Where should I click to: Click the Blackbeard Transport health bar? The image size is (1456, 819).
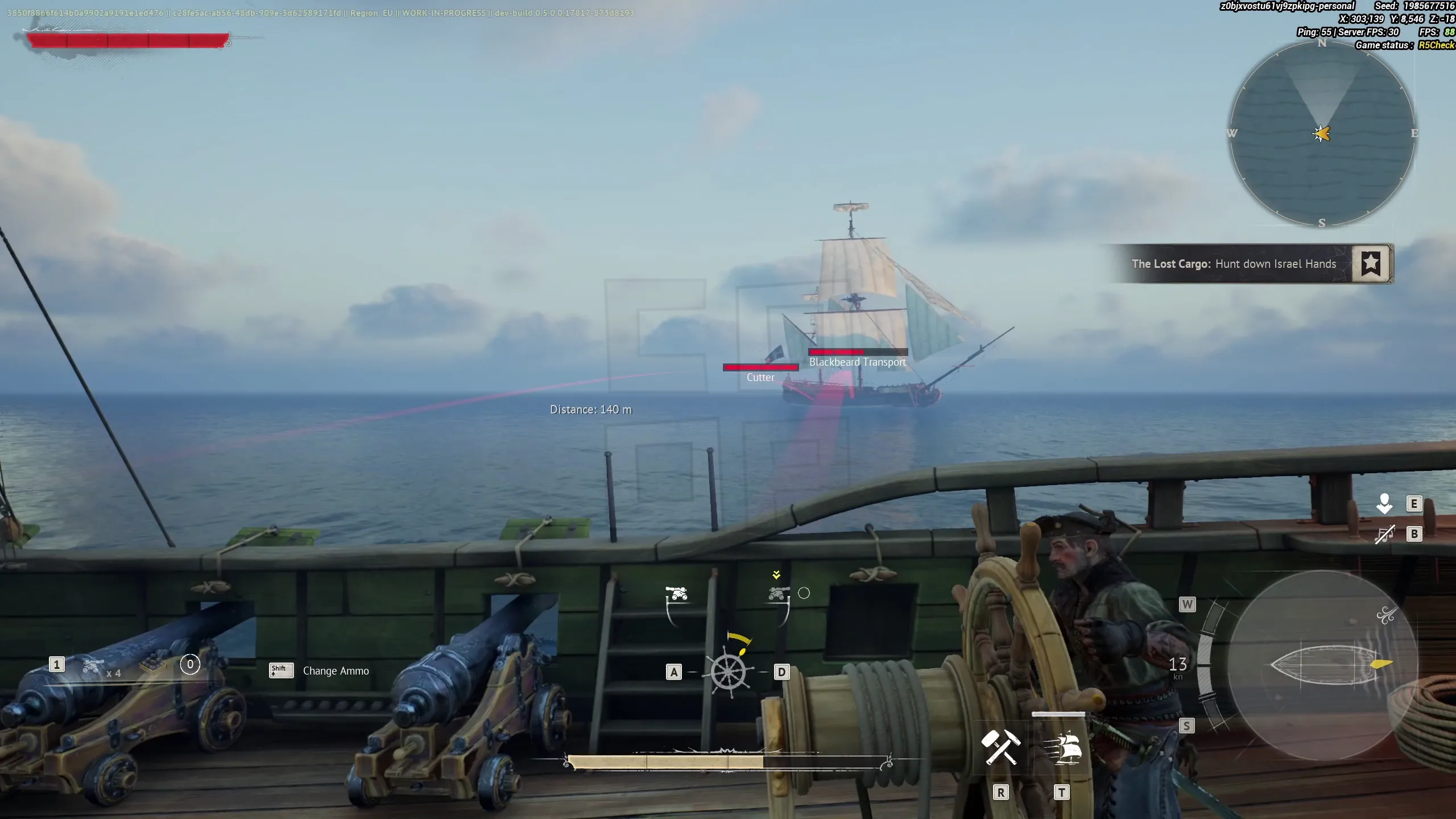click(857, 351)
